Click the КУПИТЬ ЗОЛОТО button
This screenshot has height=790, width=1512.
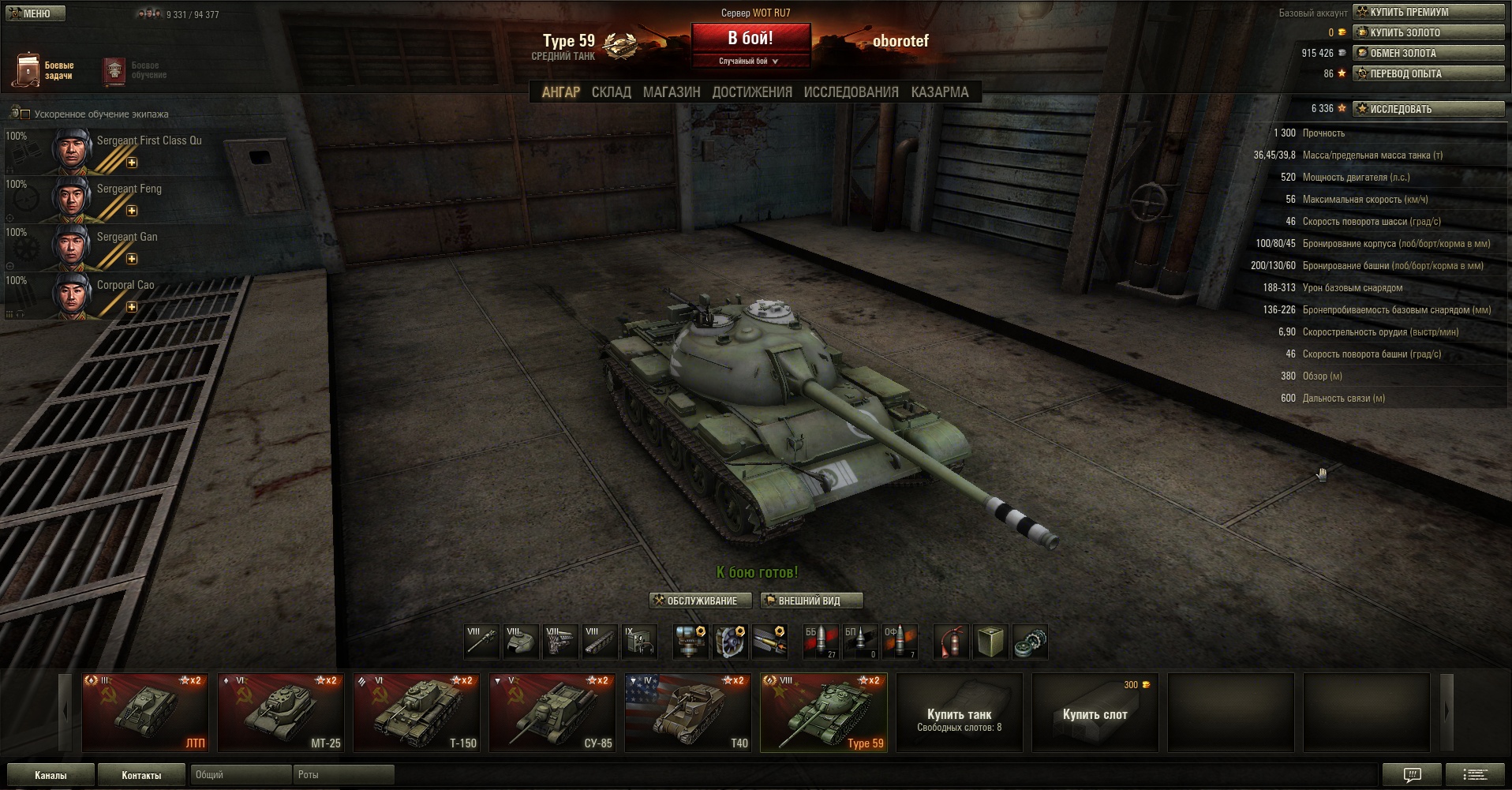point(1428,32)
